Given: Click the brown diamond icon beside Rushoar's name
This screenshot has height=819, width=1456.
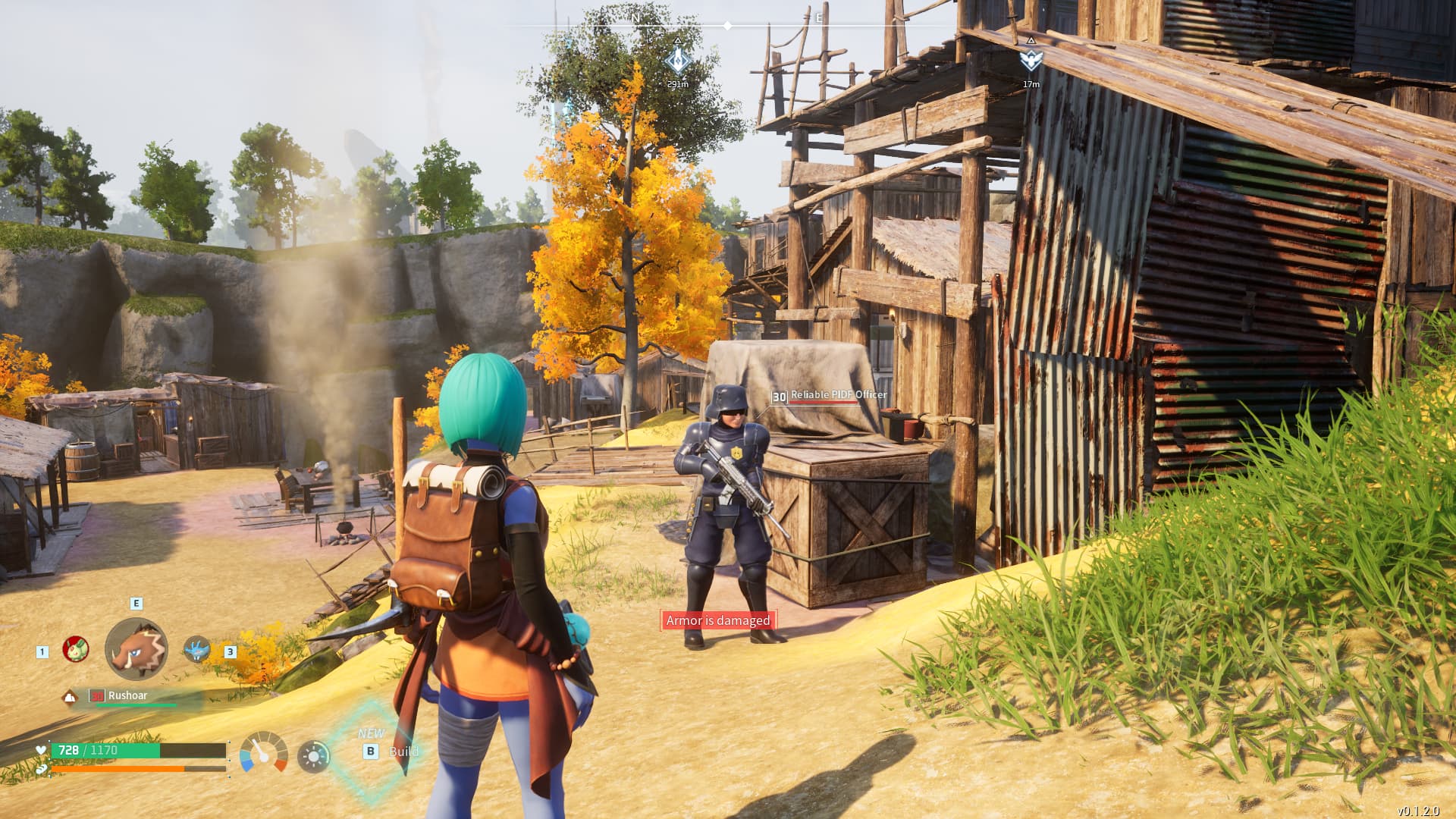Looking at the screenshot, I should click(x=71, y=697).
